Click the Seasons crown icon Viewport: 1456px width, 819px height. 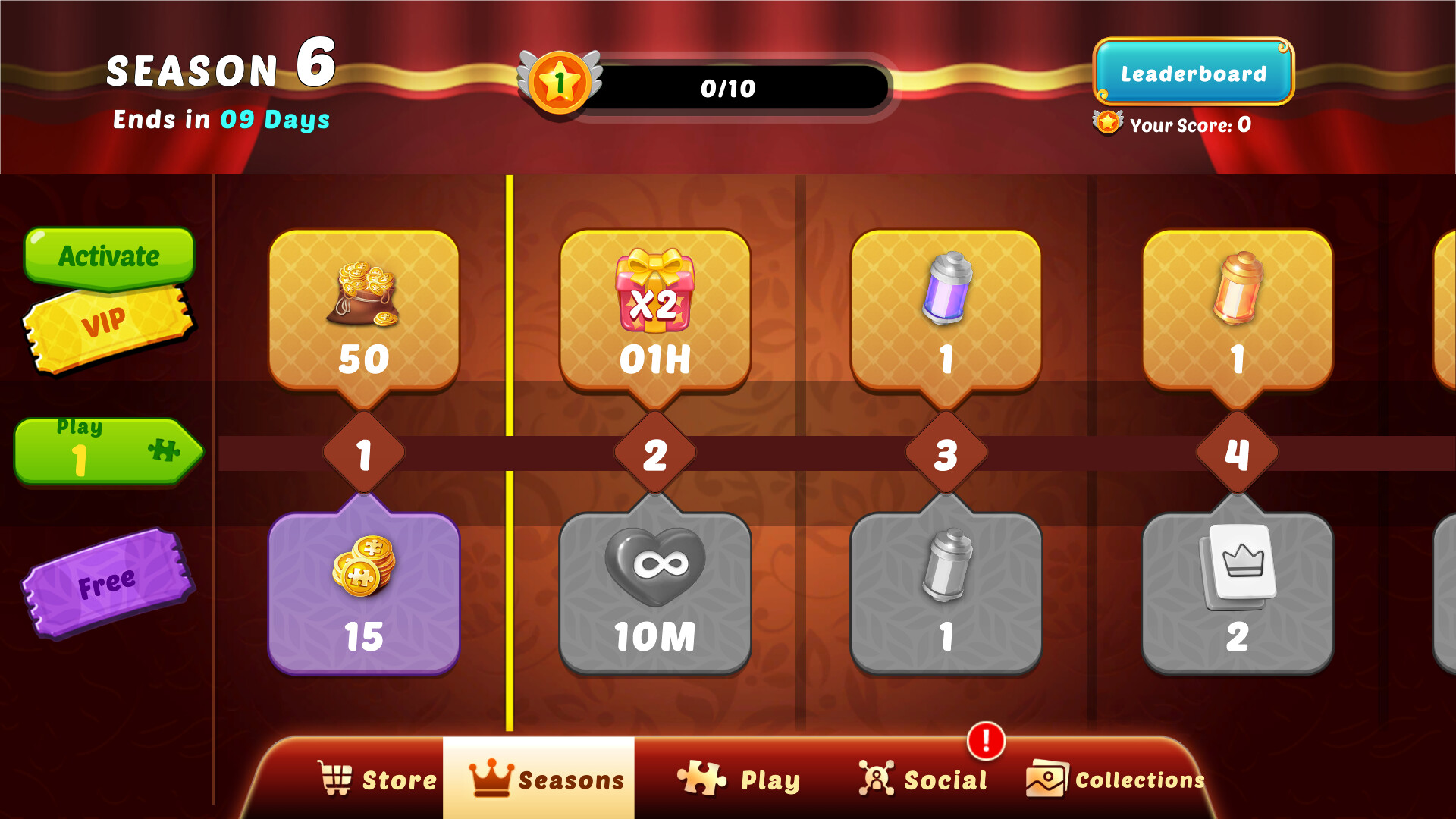coord(490,777)
